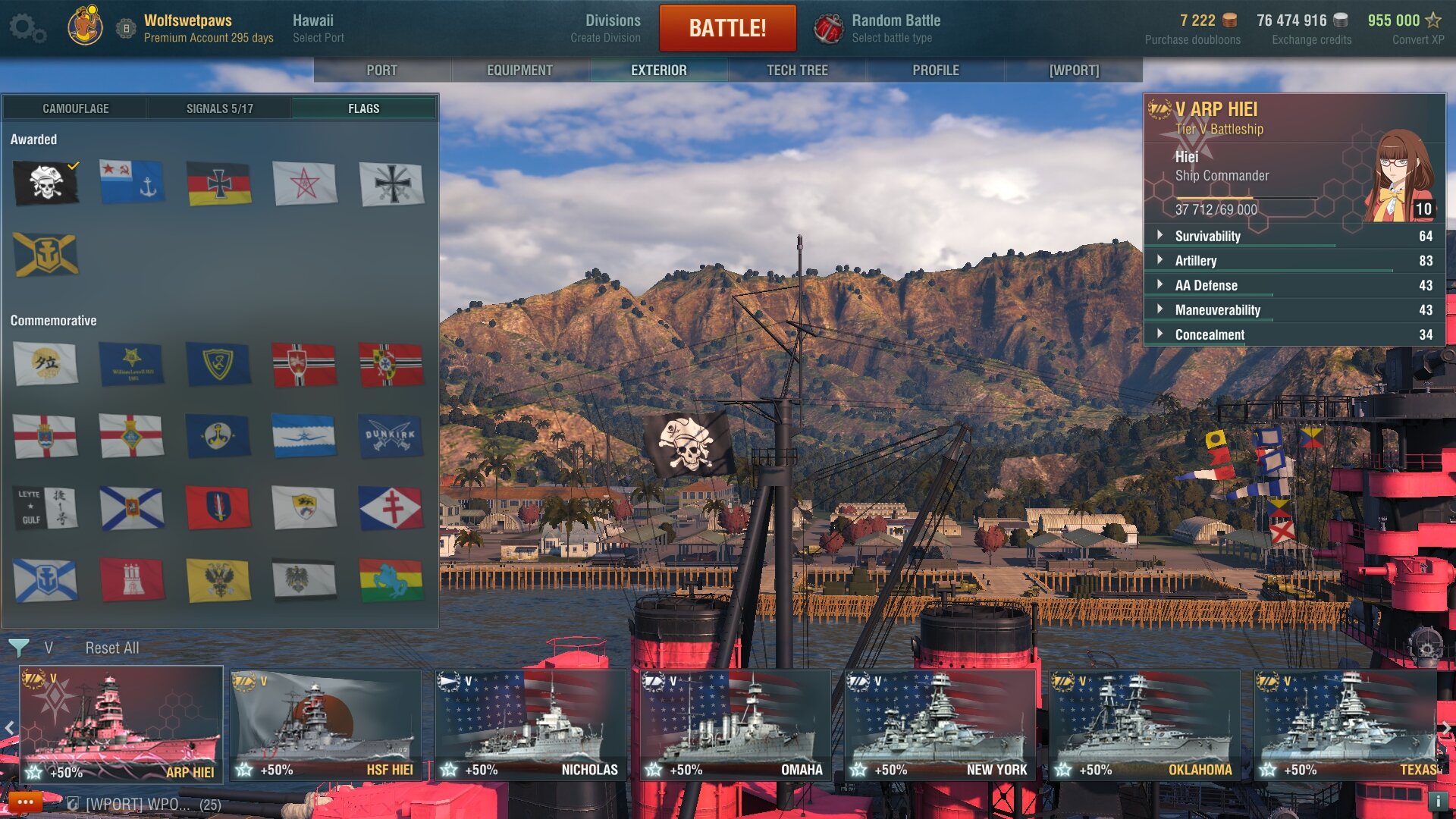
Task: View the Profile tab
Action: point(935,70)
